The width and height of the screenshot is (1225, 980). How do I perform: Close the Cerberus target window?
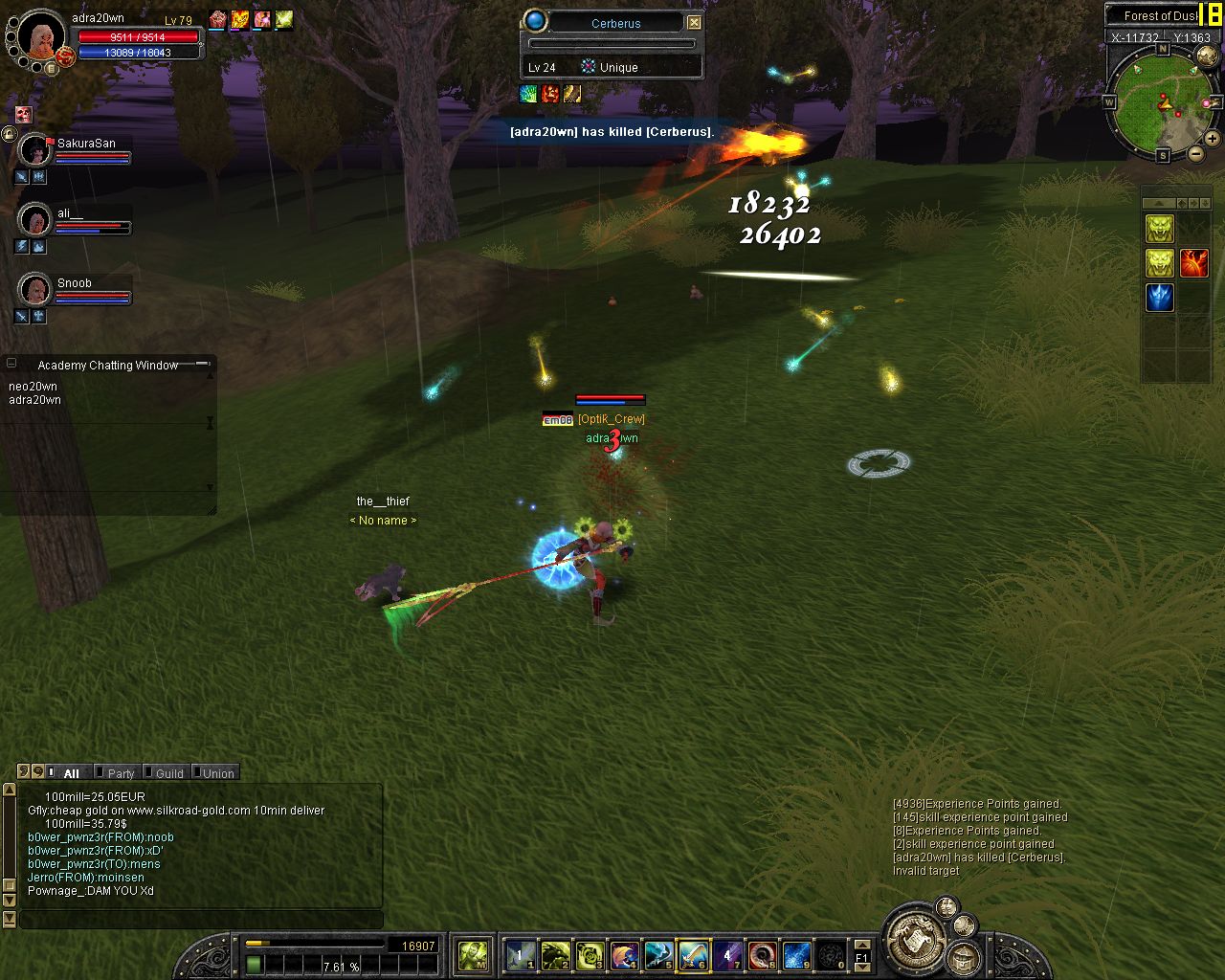pyautogui.click(x=695, y=23)
